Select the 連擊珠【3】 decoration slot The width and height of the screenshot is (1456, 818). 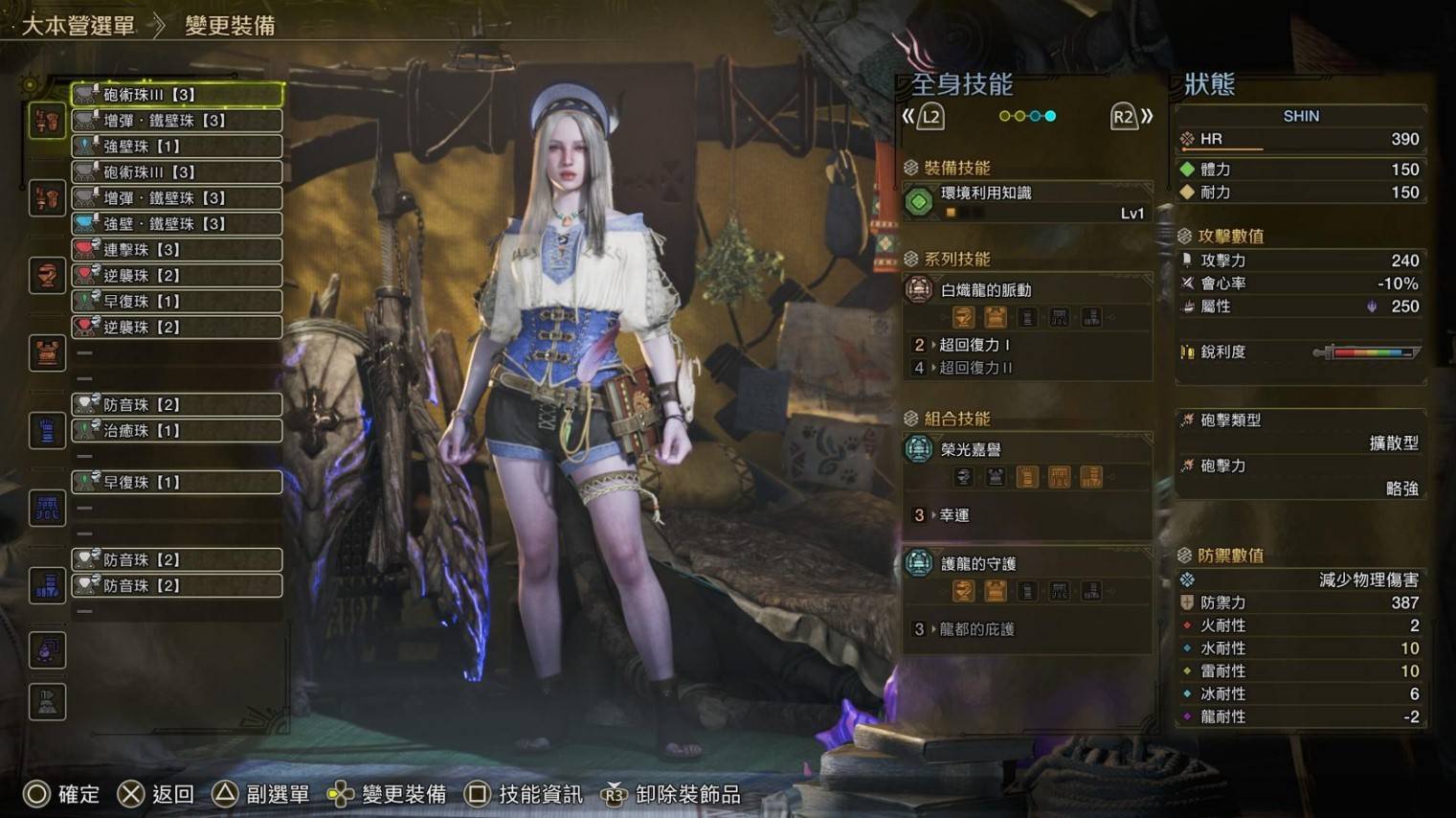click(x=177, y=250)
